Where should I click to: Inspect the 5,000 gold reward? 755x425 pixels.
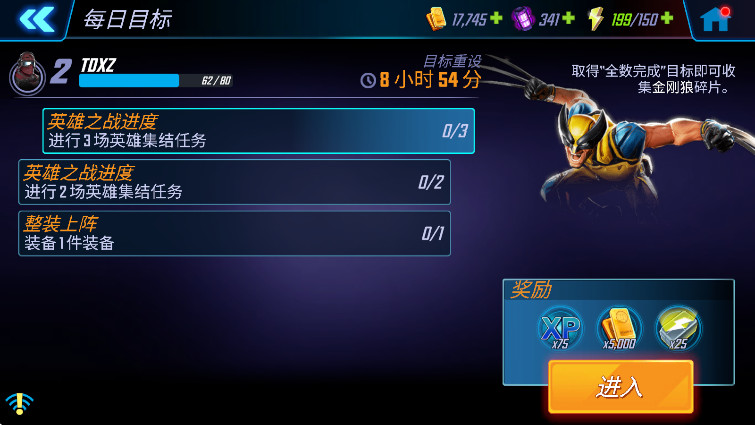pos(619,328)
